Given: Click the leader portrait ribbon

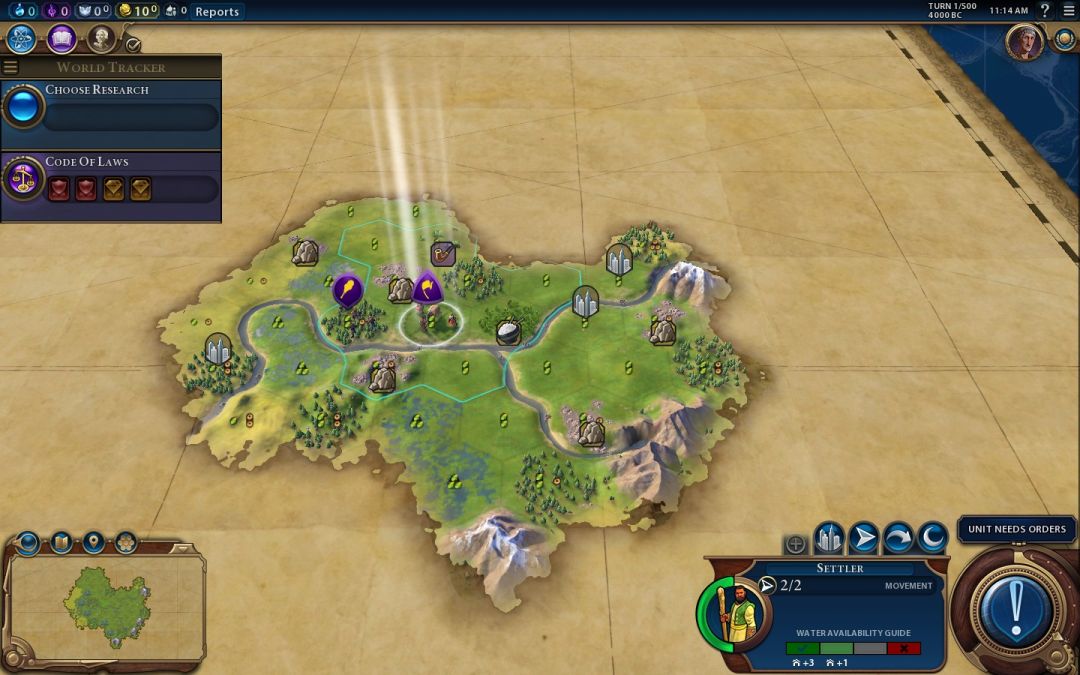Looking at the screenshot, I should click(x=1024, y=43).
